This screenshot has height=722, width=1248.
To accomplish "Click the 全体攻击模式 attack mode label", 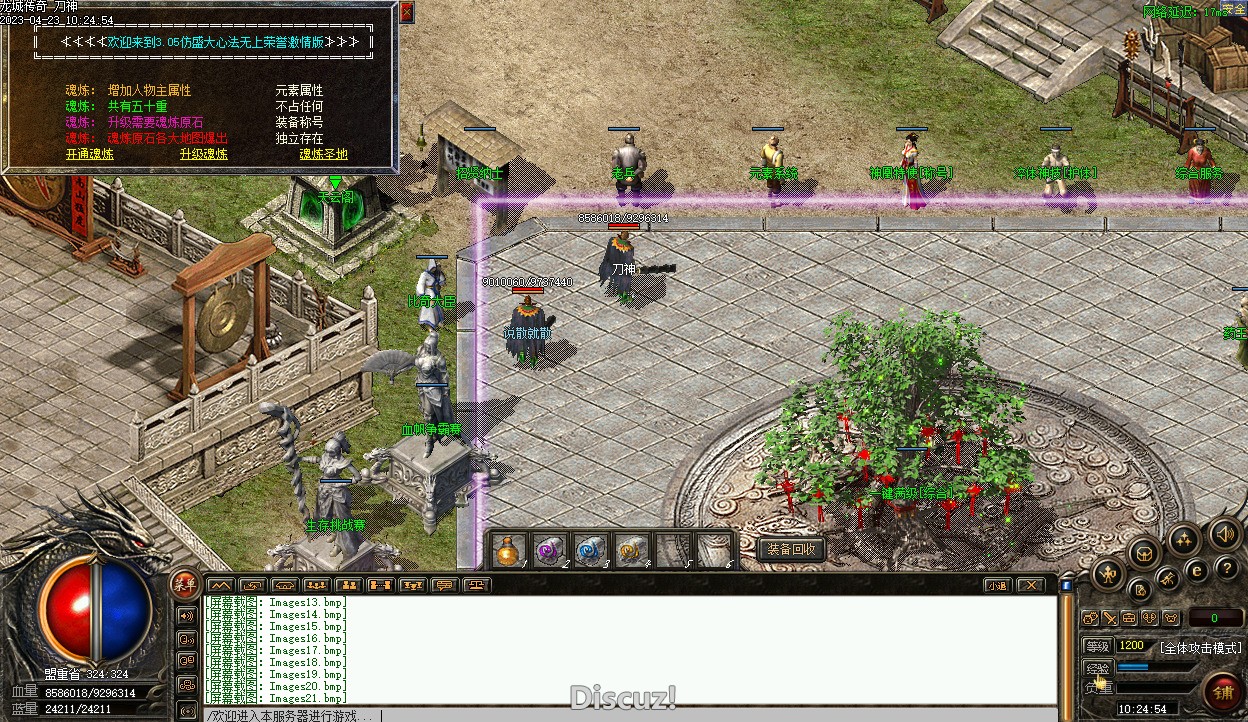I will [x=1200, y=647].
